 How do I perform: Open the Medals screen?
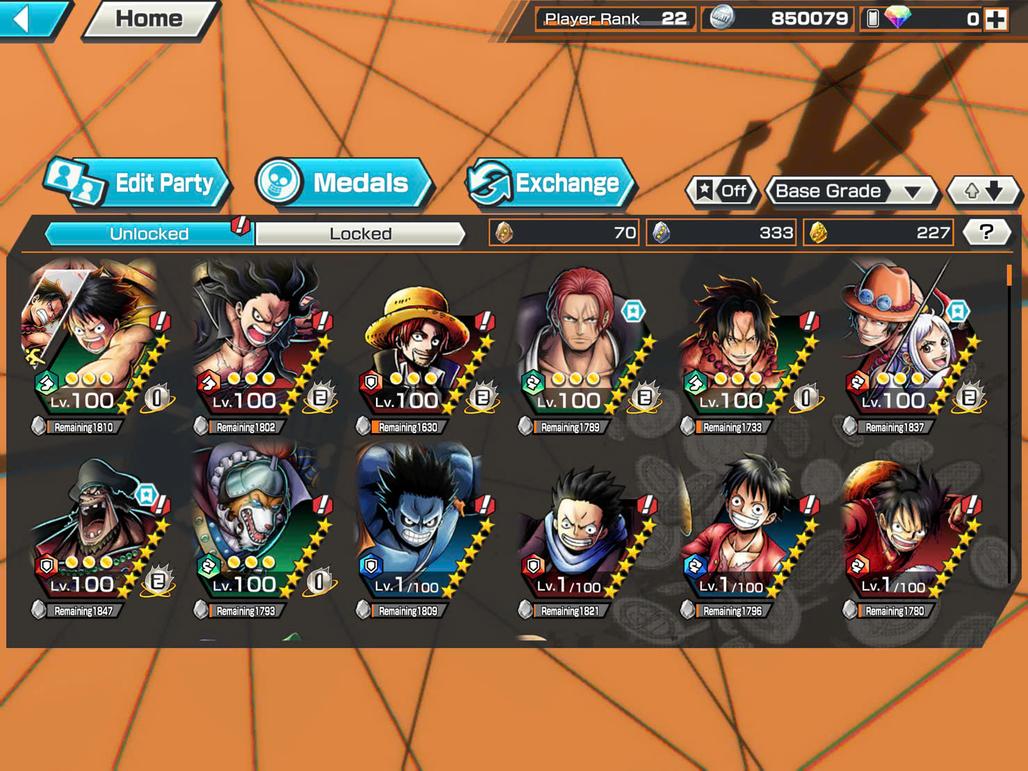[x=344, y=183]
